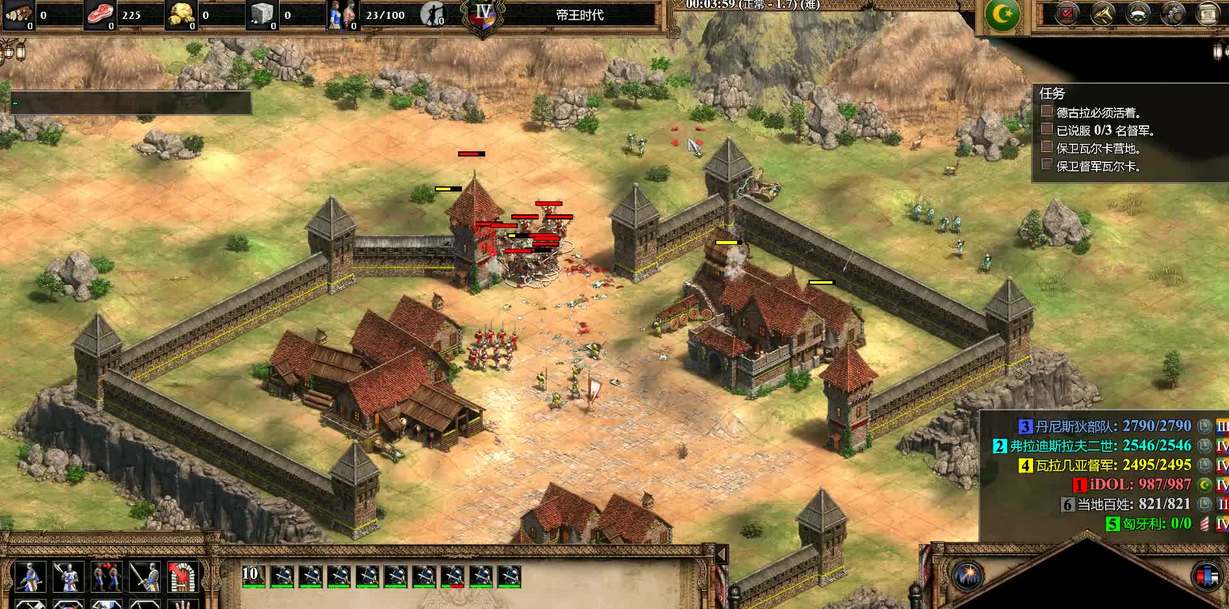Click the Imperial Age shield emblem
Viewport: 1229px width, 609px height.
481,16
